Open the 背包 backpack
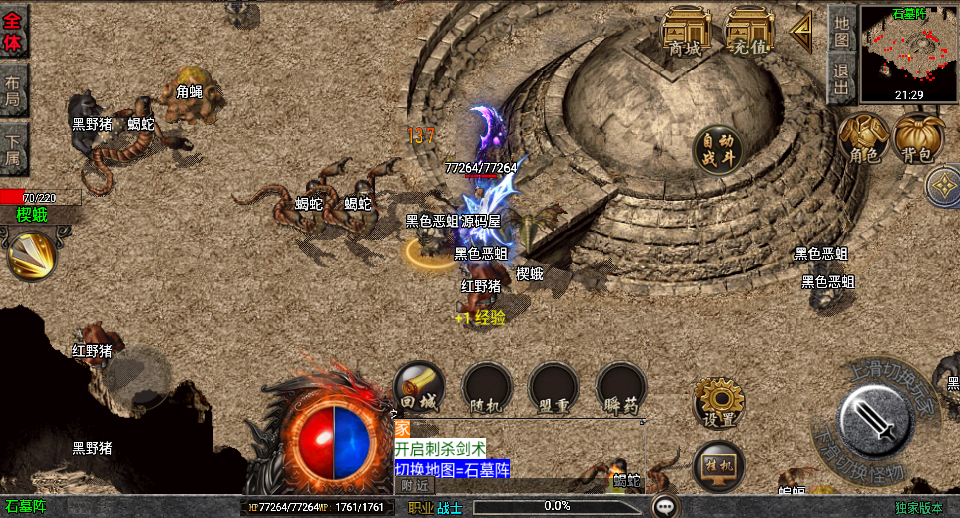Viewport: 960px width, 518px height. [x=917, y=138]
